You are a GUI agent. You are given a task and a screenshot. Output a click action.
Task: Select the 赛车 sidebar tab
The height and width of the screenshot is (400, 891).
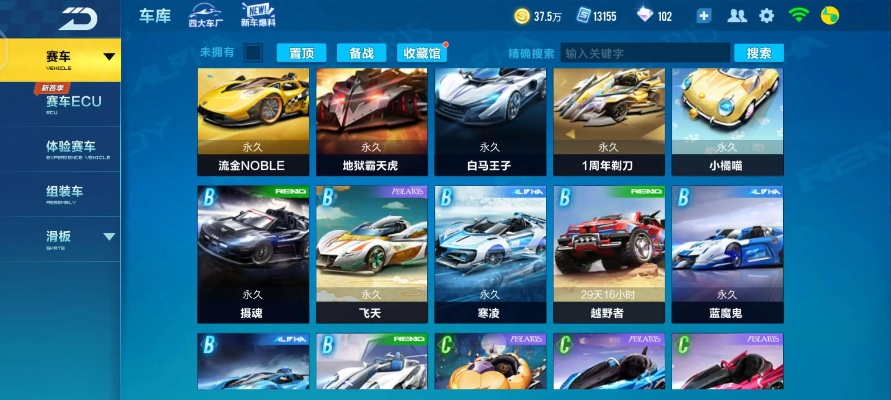pos(60,58)
